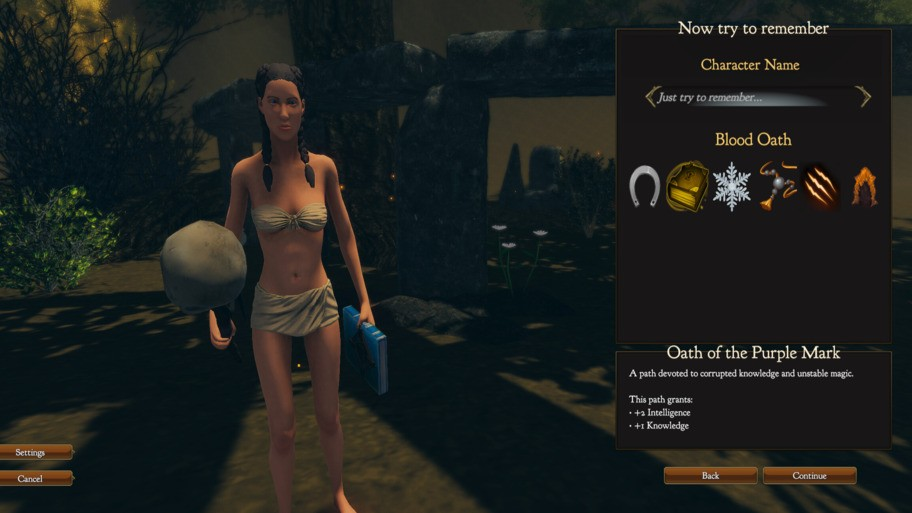912x513 pixels.
Task: Cancel character creation
Action: pos(31,479)
